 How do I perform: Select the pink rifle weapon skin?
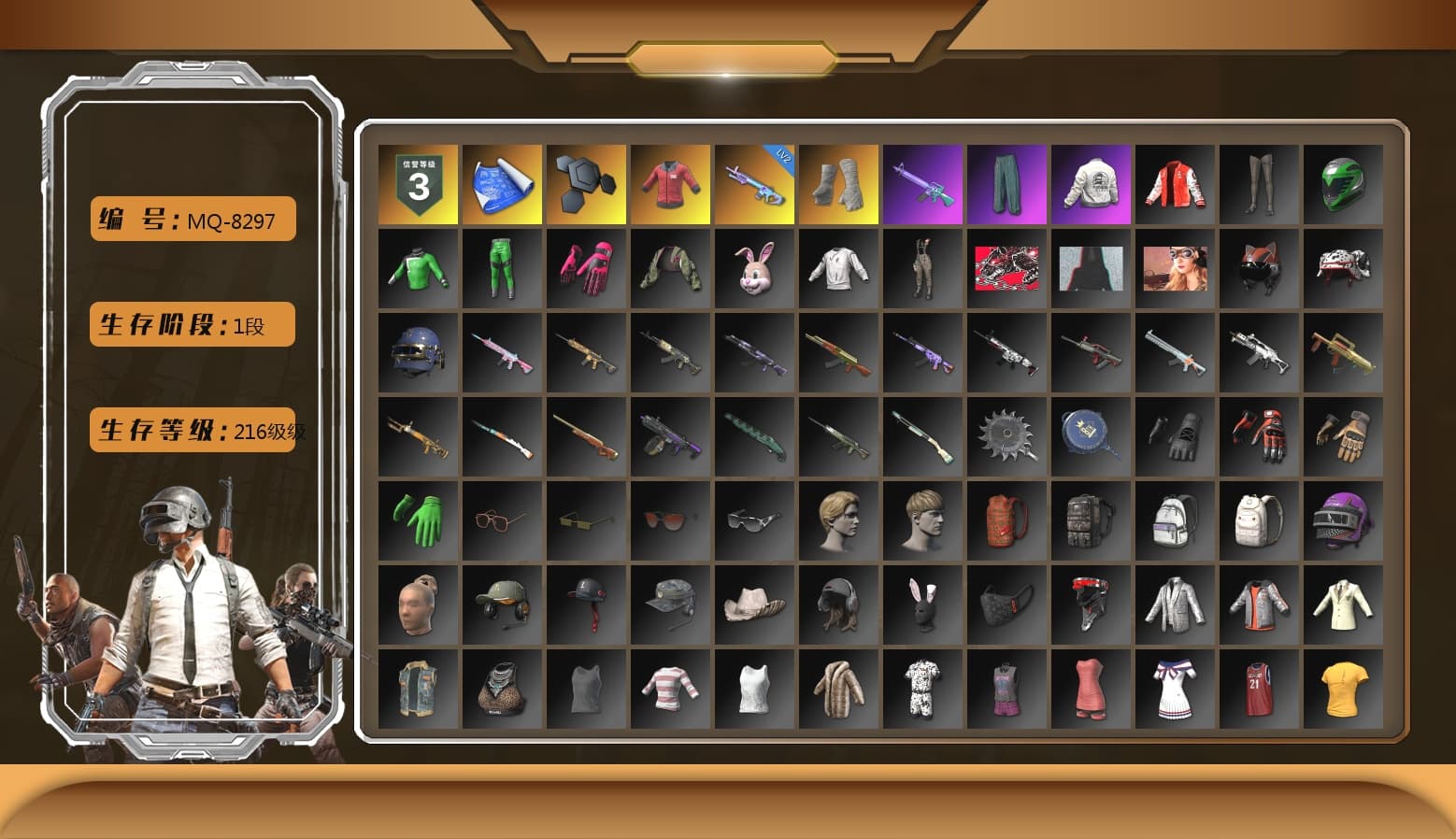[x=502, y=352]
